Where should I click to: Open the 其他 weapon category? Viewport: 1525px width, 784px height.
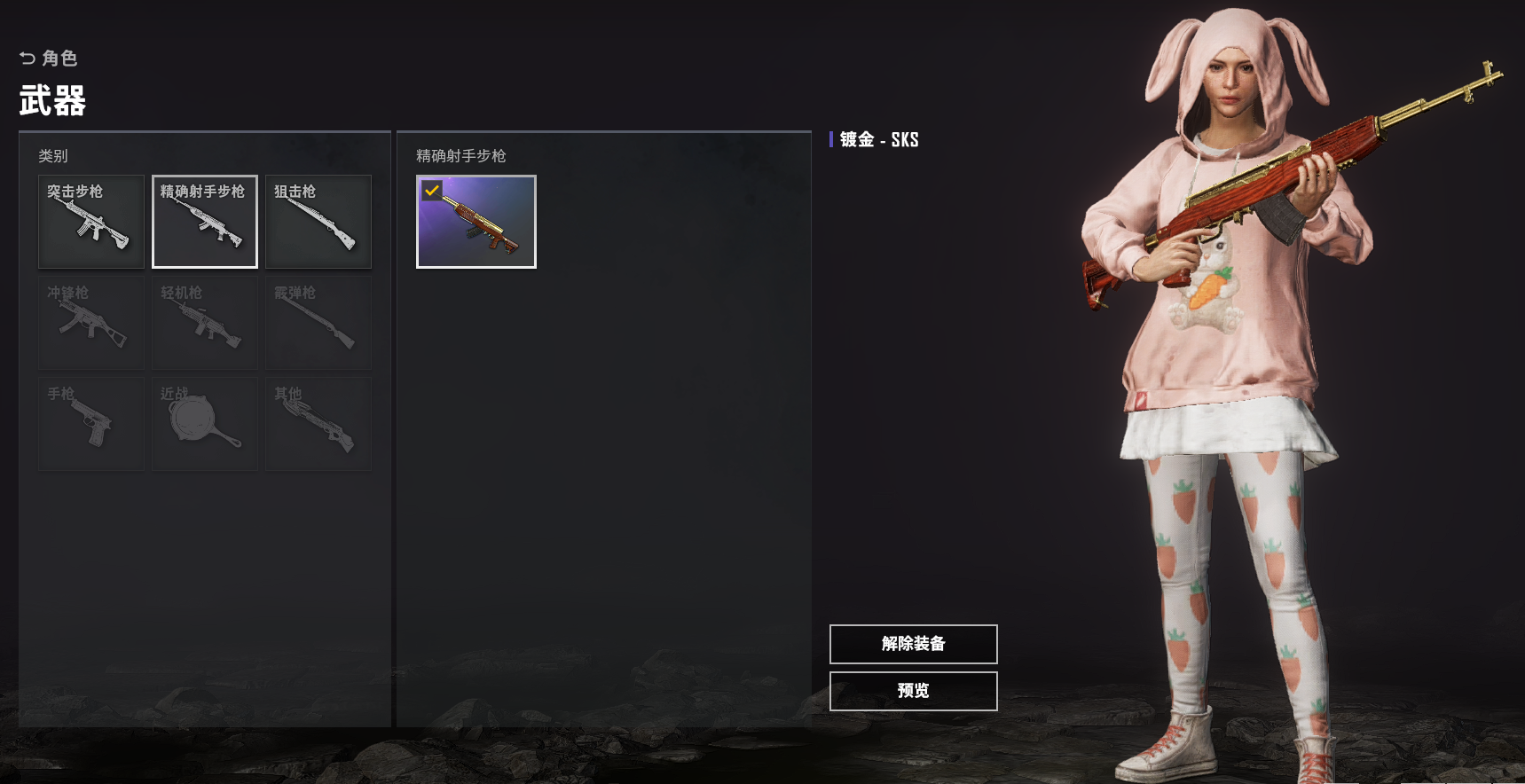click(318, 424)
